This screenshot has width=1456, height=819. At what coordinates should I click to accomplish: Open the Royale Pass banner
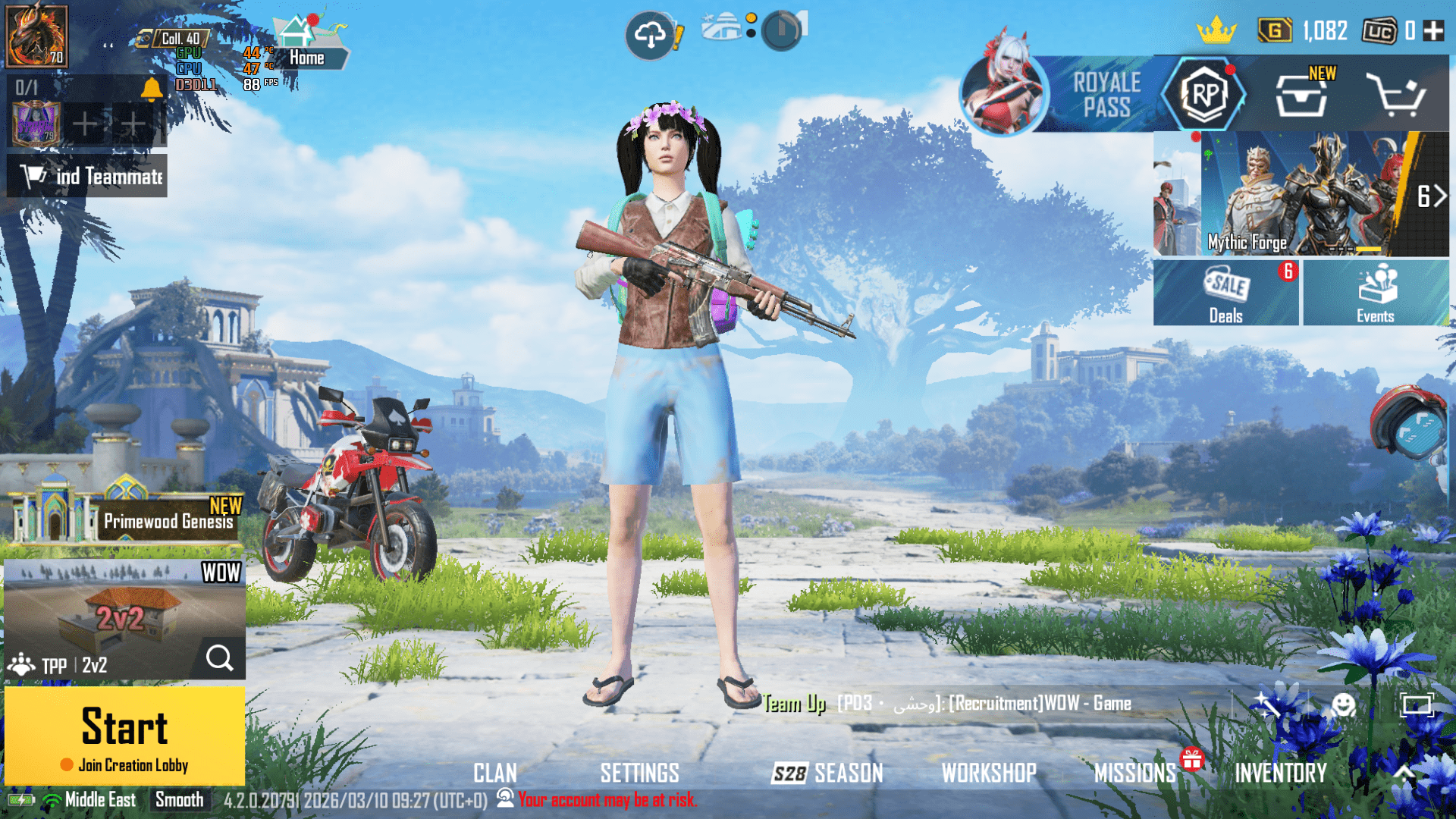pyautogui.click(x=1106, y=96)
